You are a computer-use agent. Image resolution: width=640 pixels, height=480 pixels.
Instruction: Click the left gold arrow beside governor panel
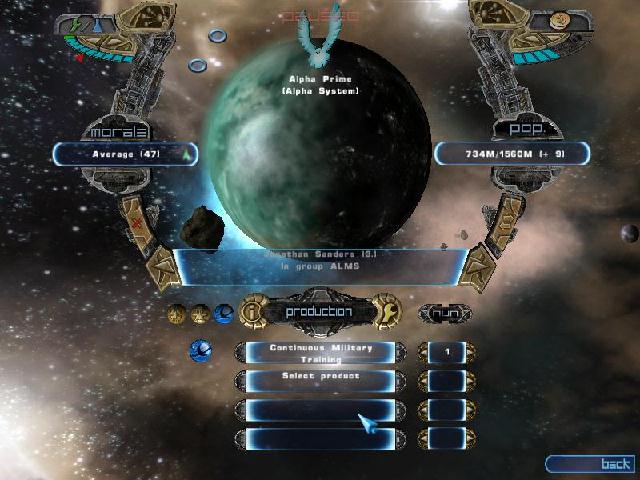pos(160,270)
